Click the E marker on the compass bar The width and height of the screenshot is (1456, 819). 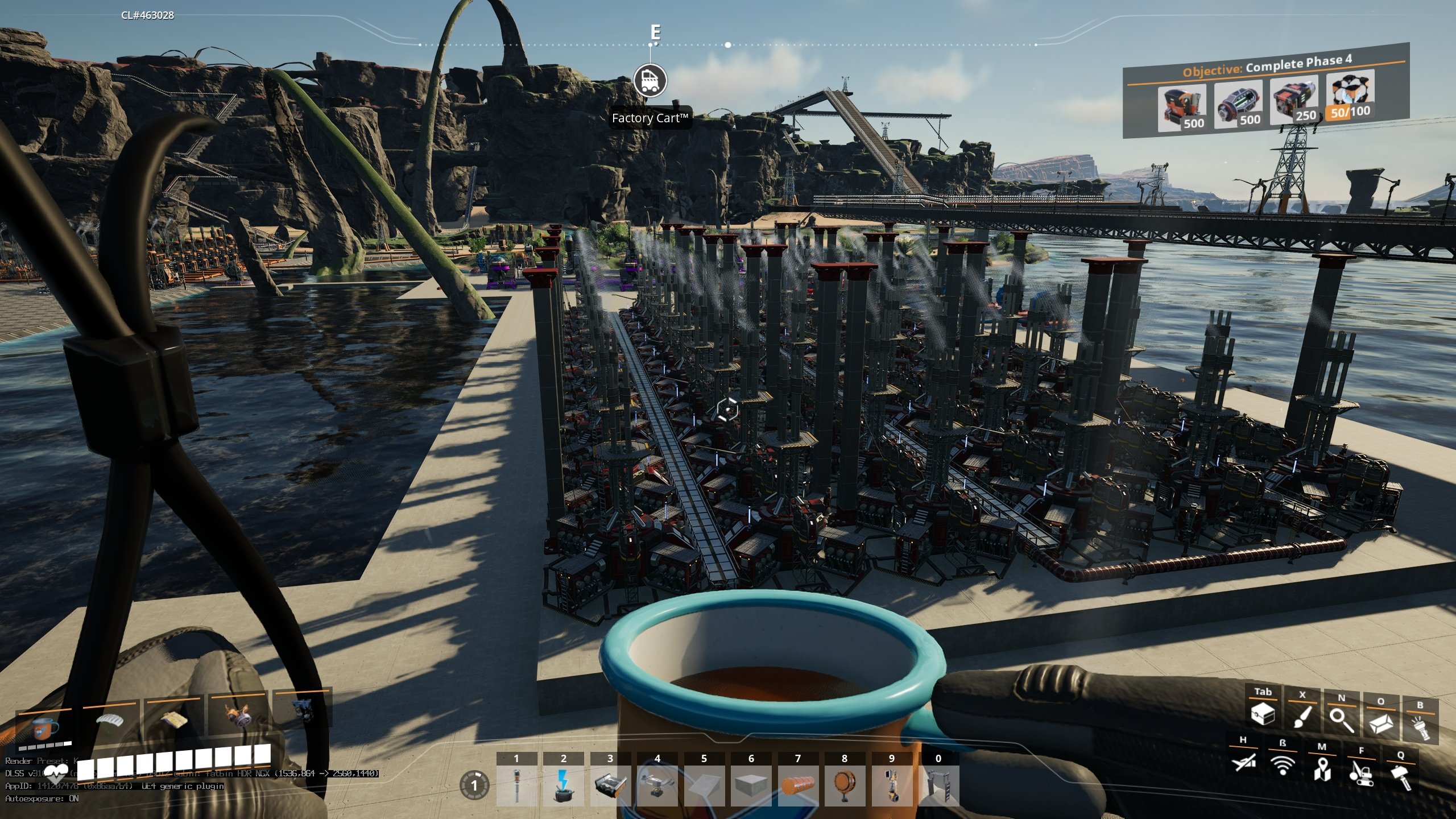pos(654,33)
